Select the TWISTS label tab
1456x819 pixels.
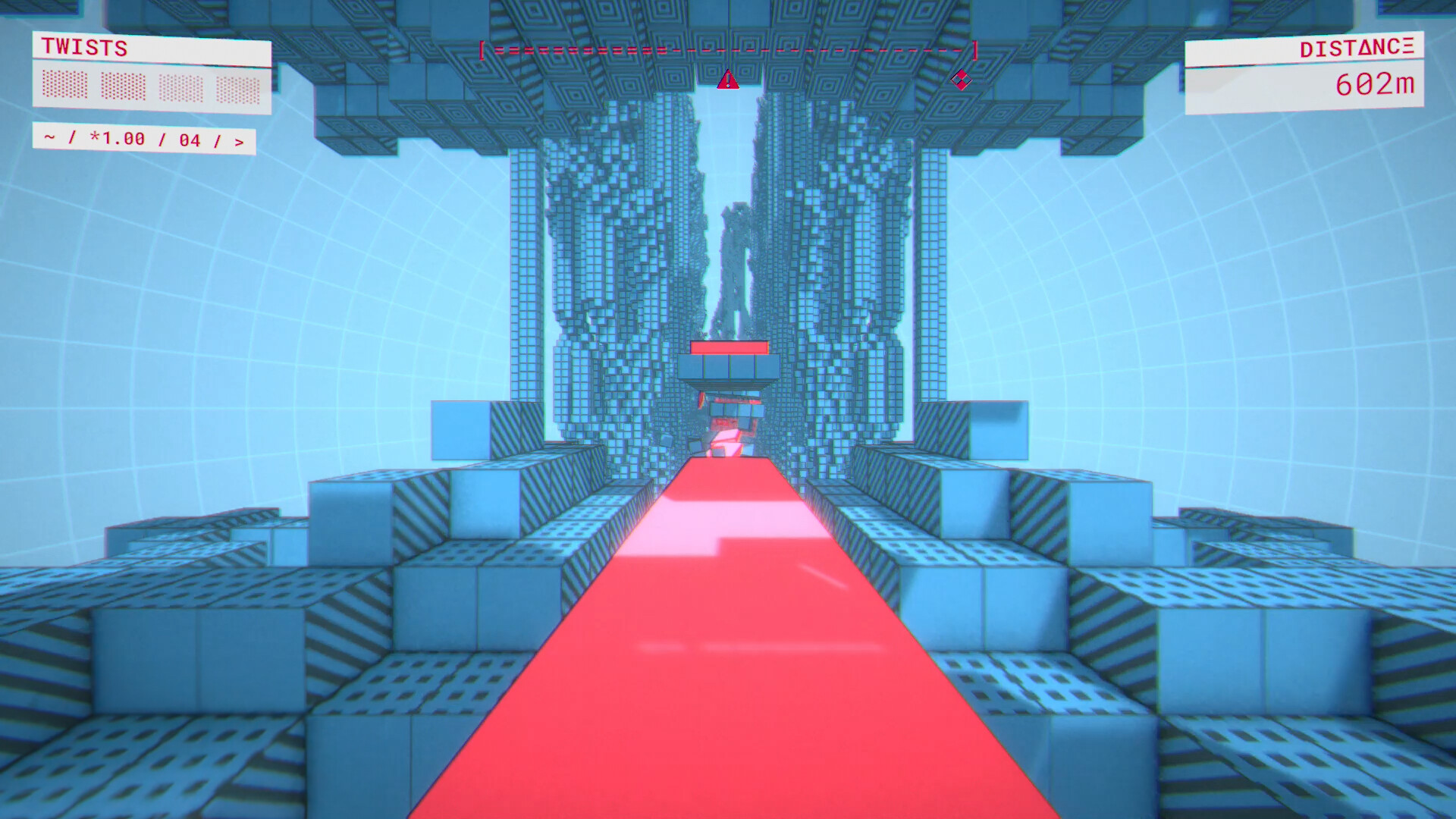tap(82, 49)
